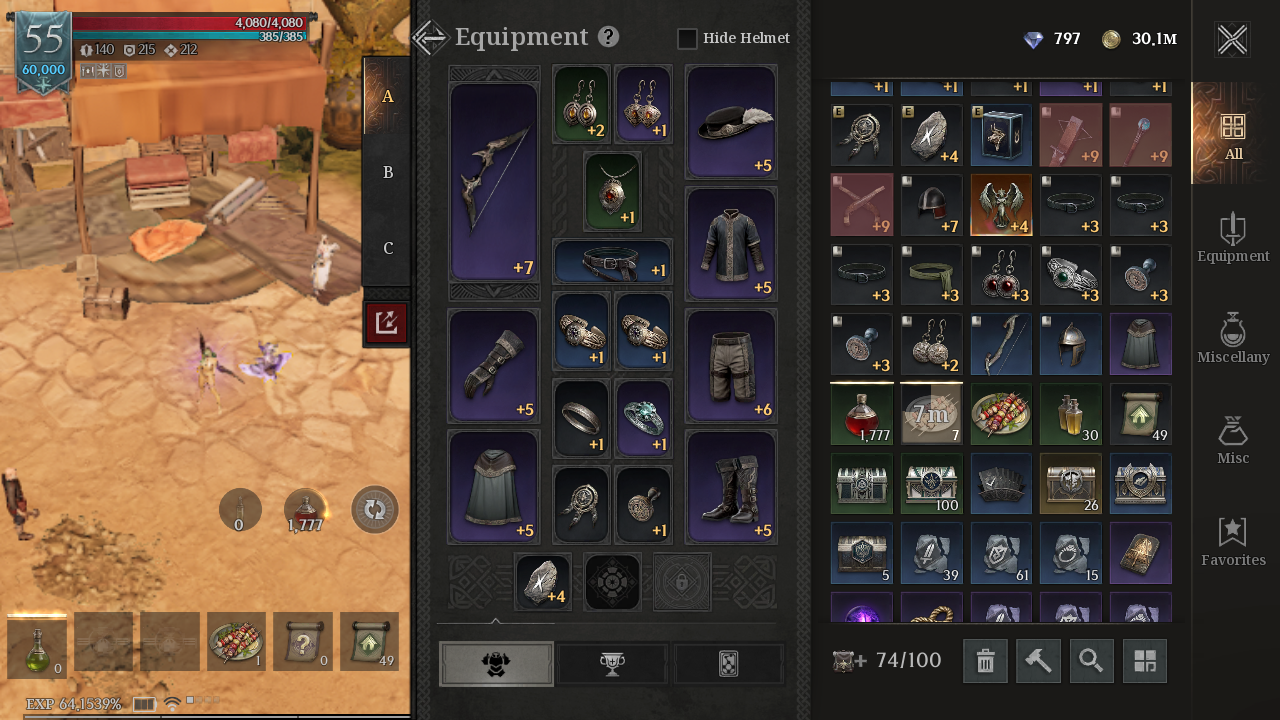Select the equipped boots slot
The width and height of the screenshot is (1280, 720).
click(x=731, y=487)
